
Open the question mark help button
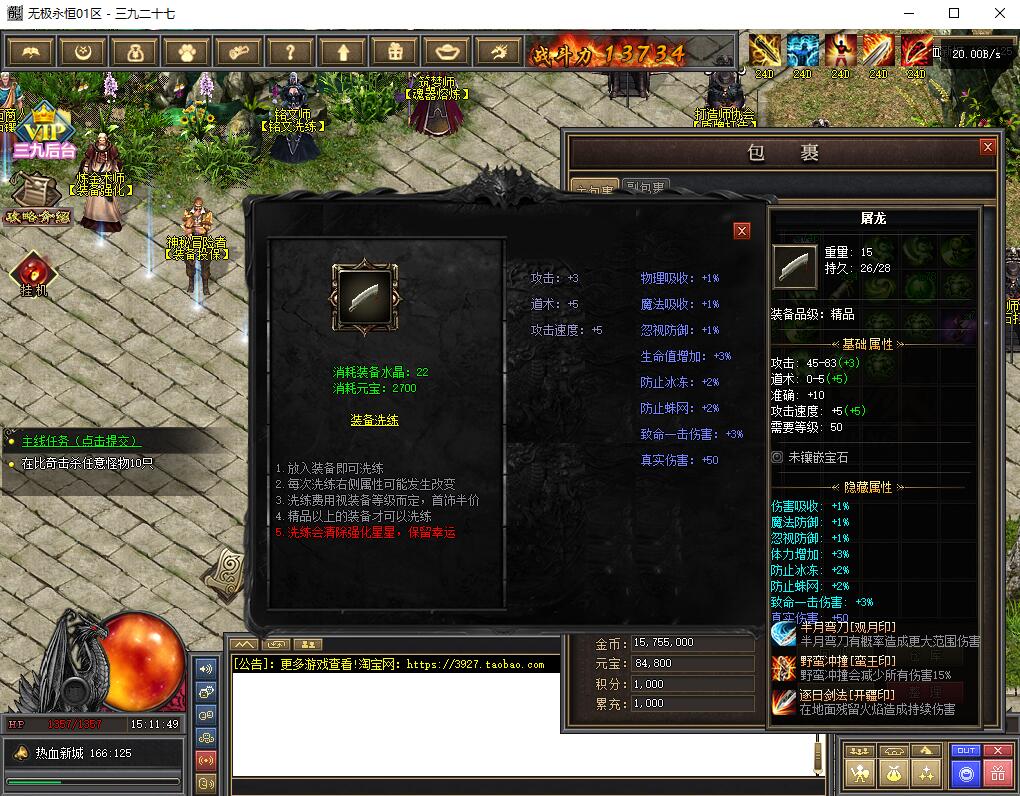[x=290, y=51]
